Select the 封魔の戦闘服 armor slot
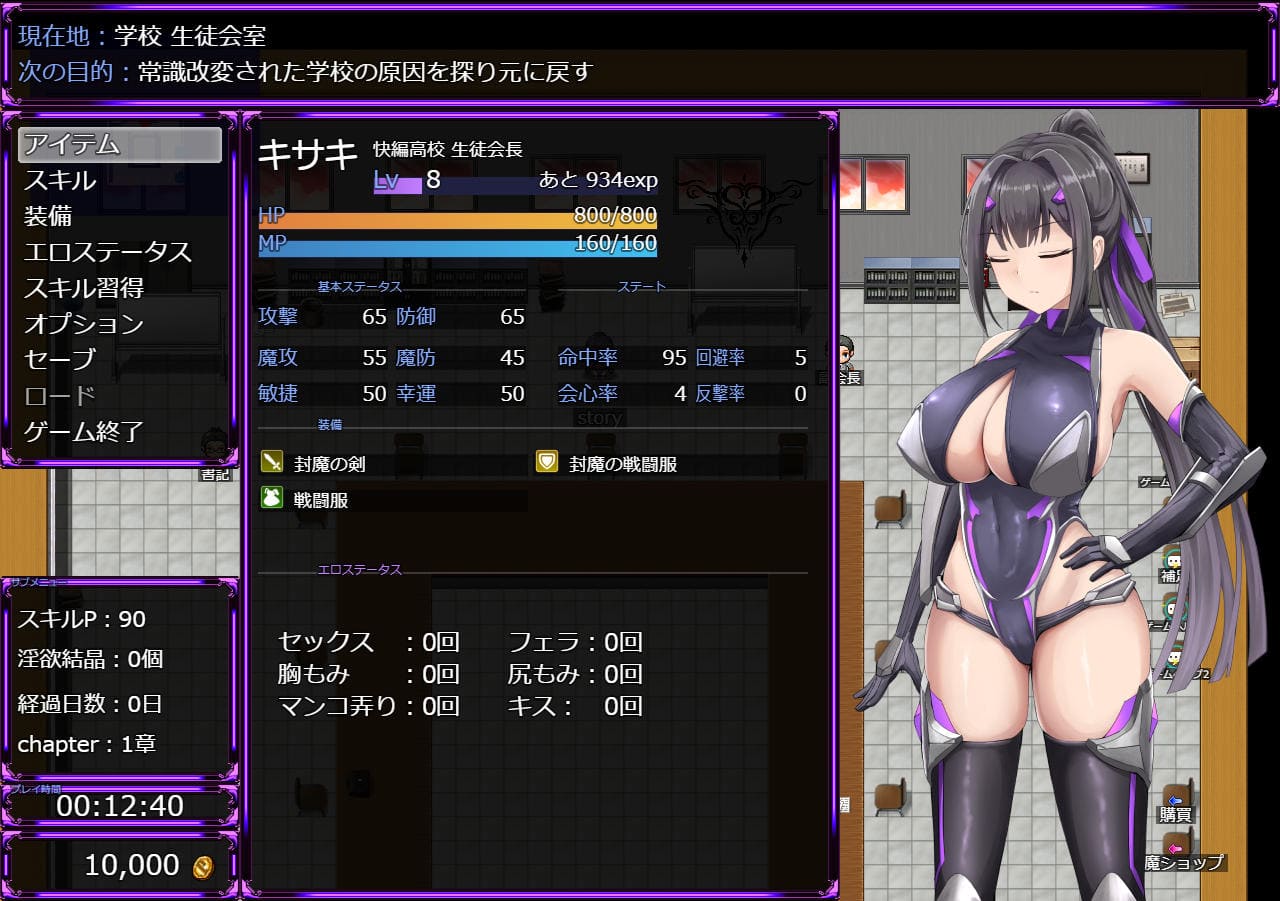 coord(623,464)
